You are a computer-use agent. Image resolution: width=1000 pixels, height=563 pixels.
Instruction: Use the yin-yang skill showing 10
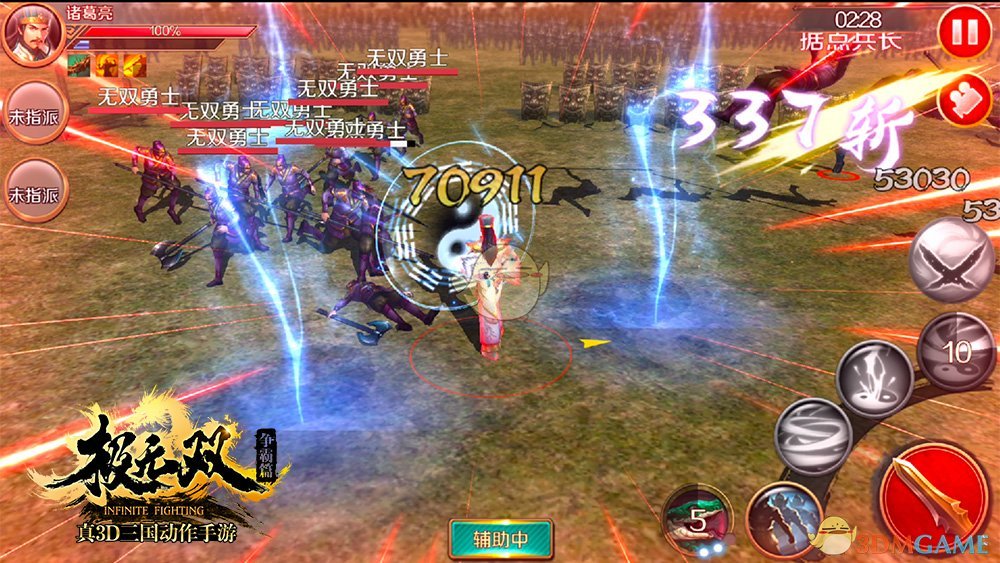point(956,350)
